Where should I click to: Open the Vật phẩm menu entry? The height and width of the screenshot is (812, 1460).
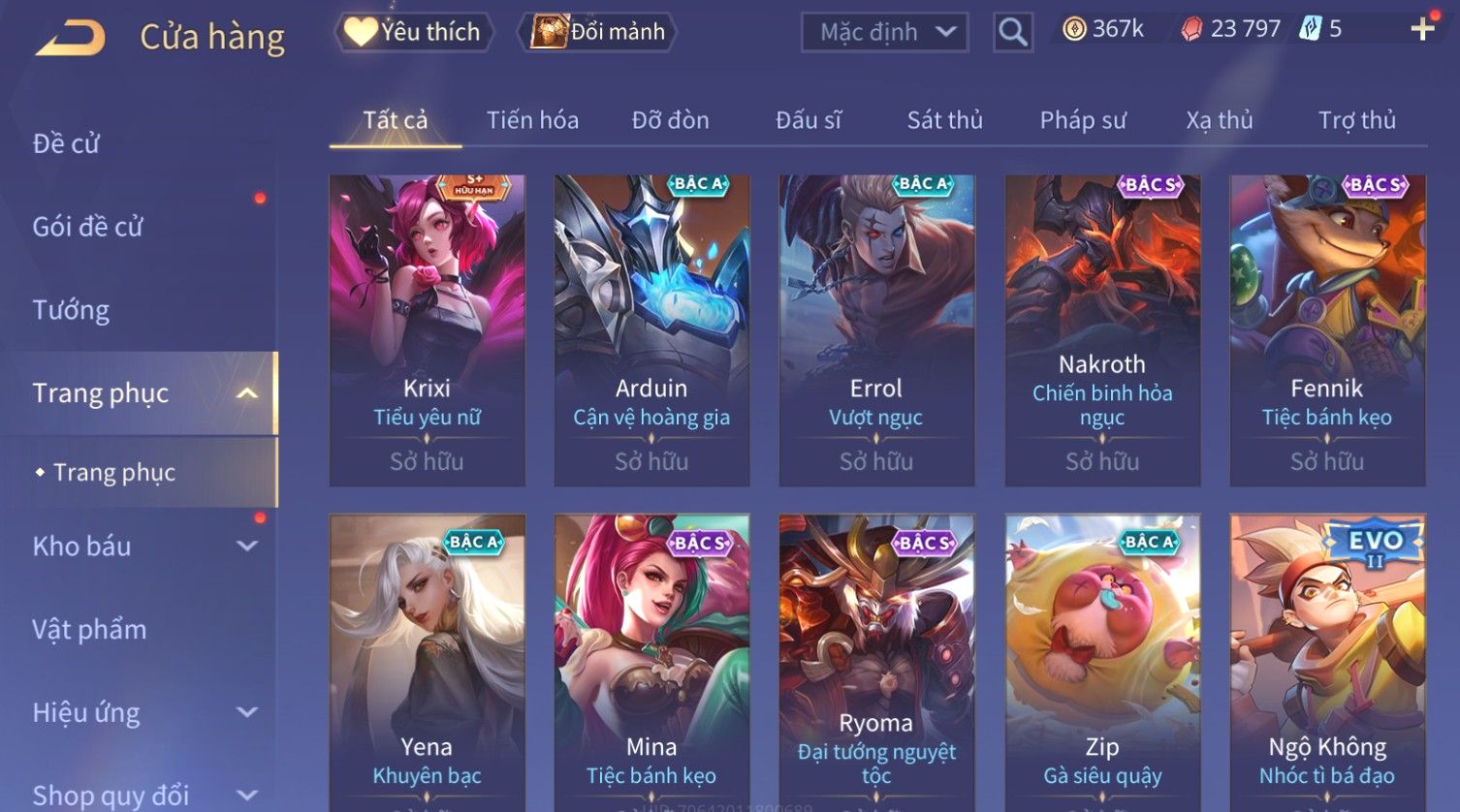tap(89, 630)
